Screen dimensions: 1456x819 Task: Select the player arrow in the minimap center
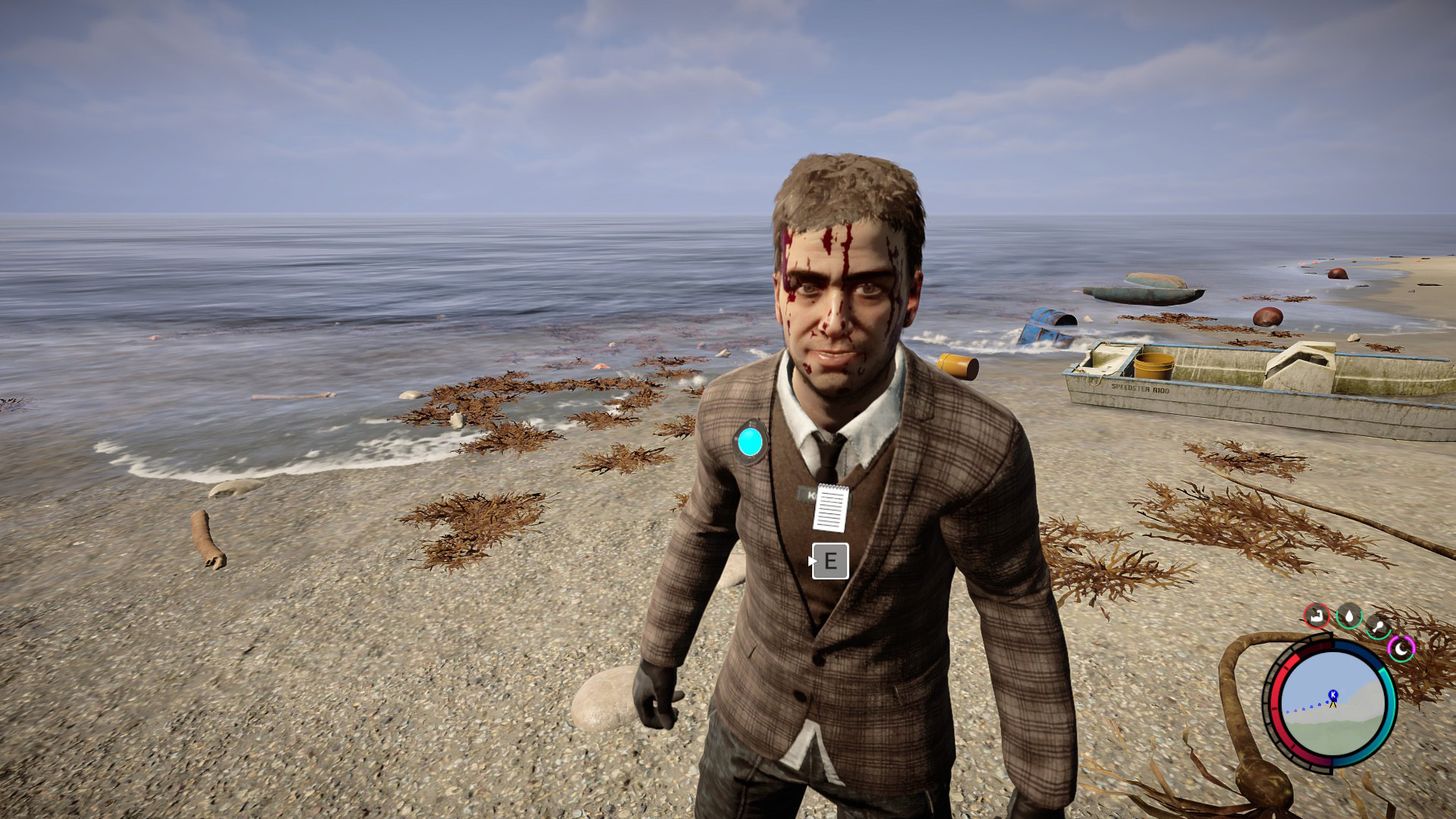pyautogui.click(x=1332, y=705)
